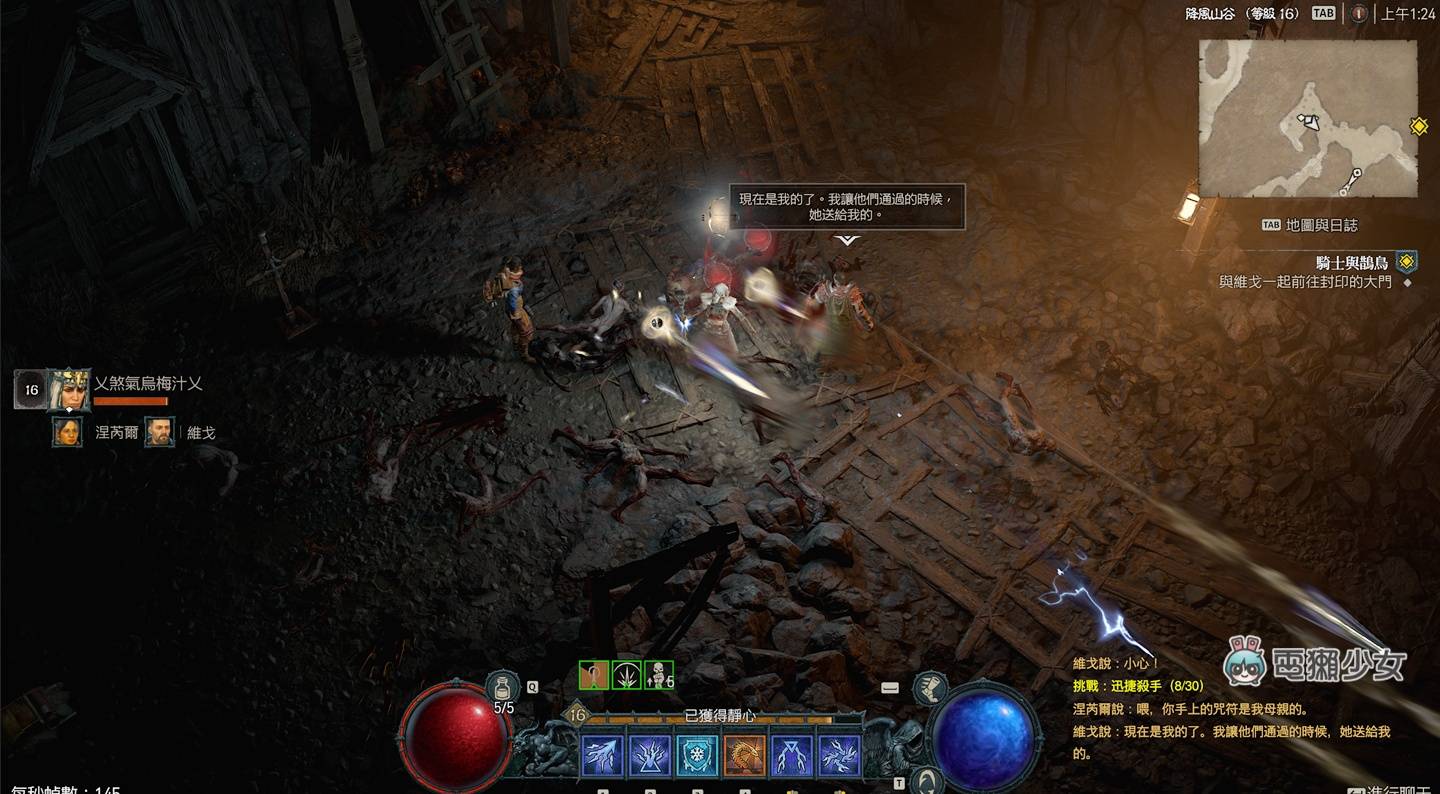Image resolution: width=1440 pixels, height=794 pixels.
Task: Select companion 維戈's portrait
Action: point(159,432)
